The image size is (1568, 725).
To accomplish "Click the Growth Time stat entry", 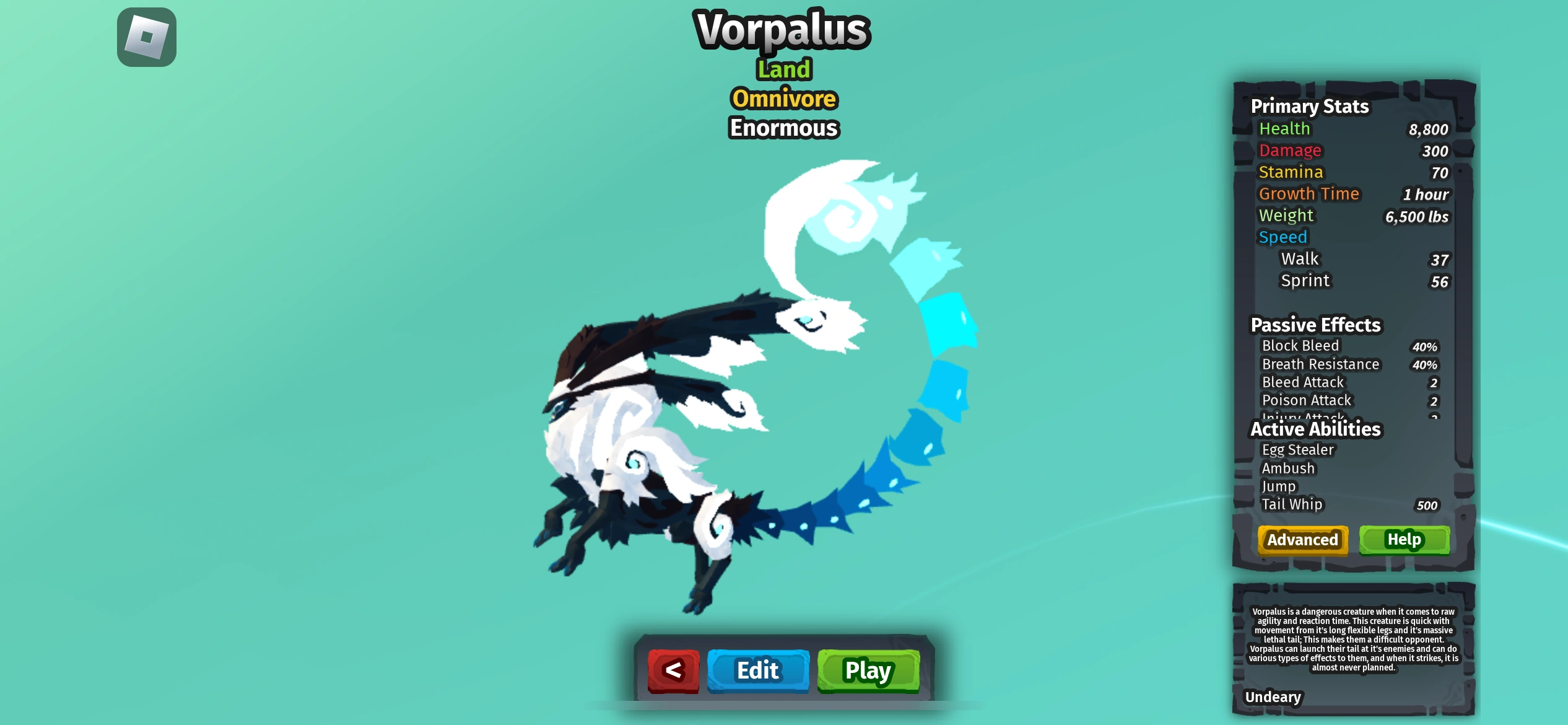I will (x=1309, y=193).
